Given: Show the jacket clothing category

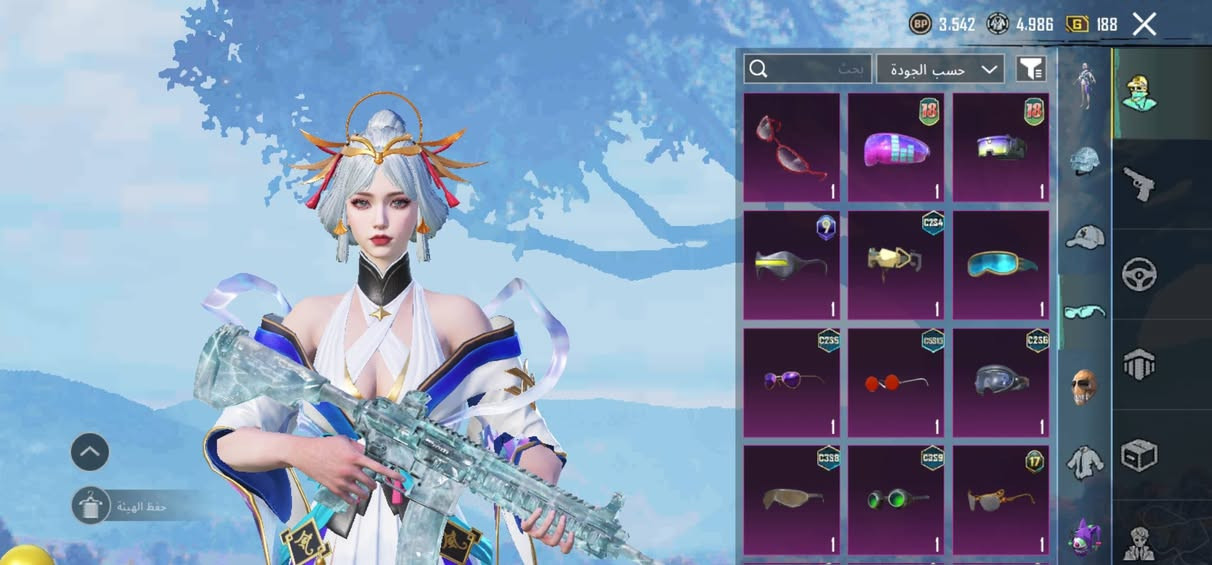Looking at the screenshot, I should 1084,462.
